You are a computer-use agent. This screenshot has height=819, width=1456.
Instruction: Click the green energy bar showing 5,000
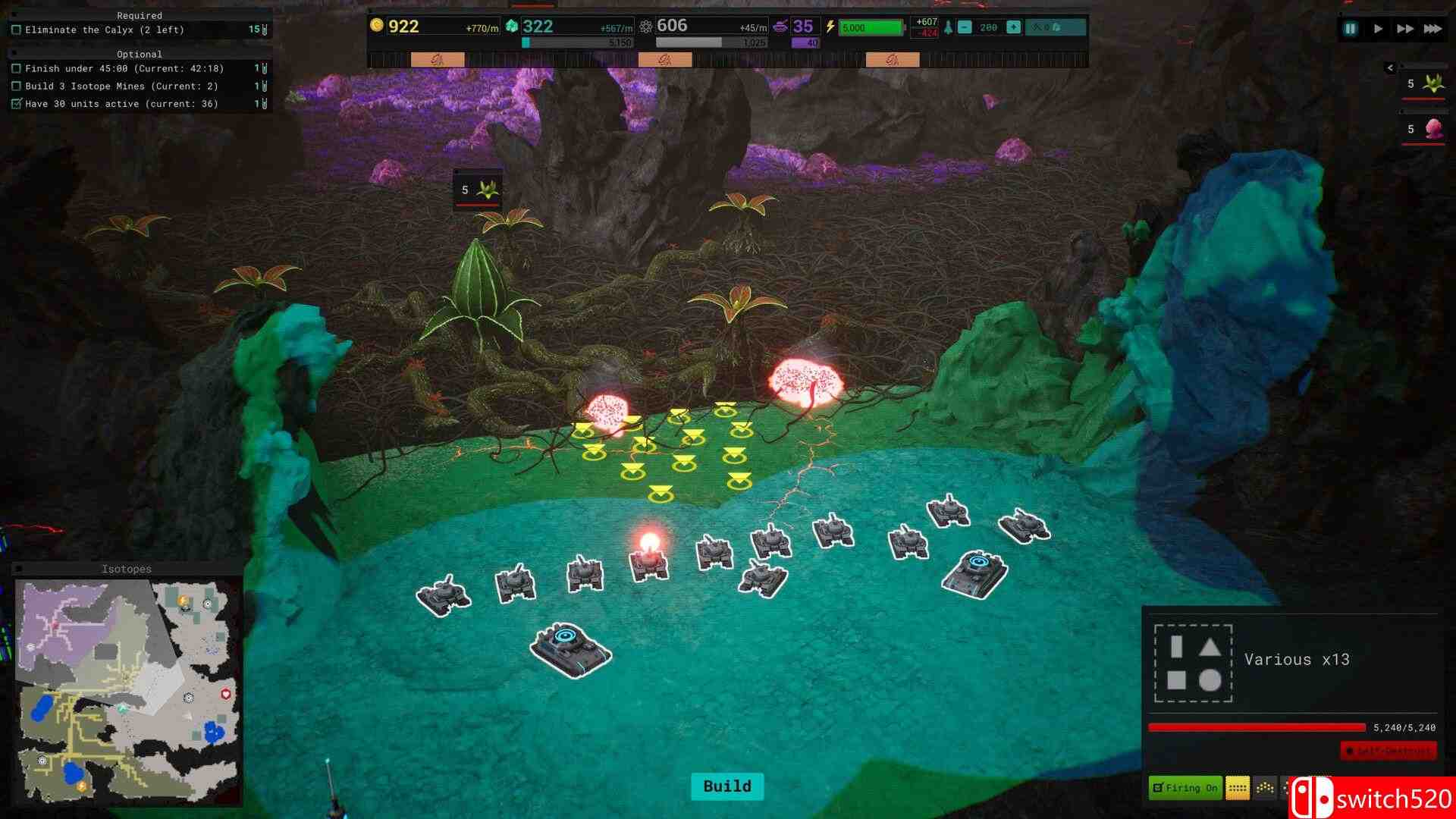pos(871,26)
